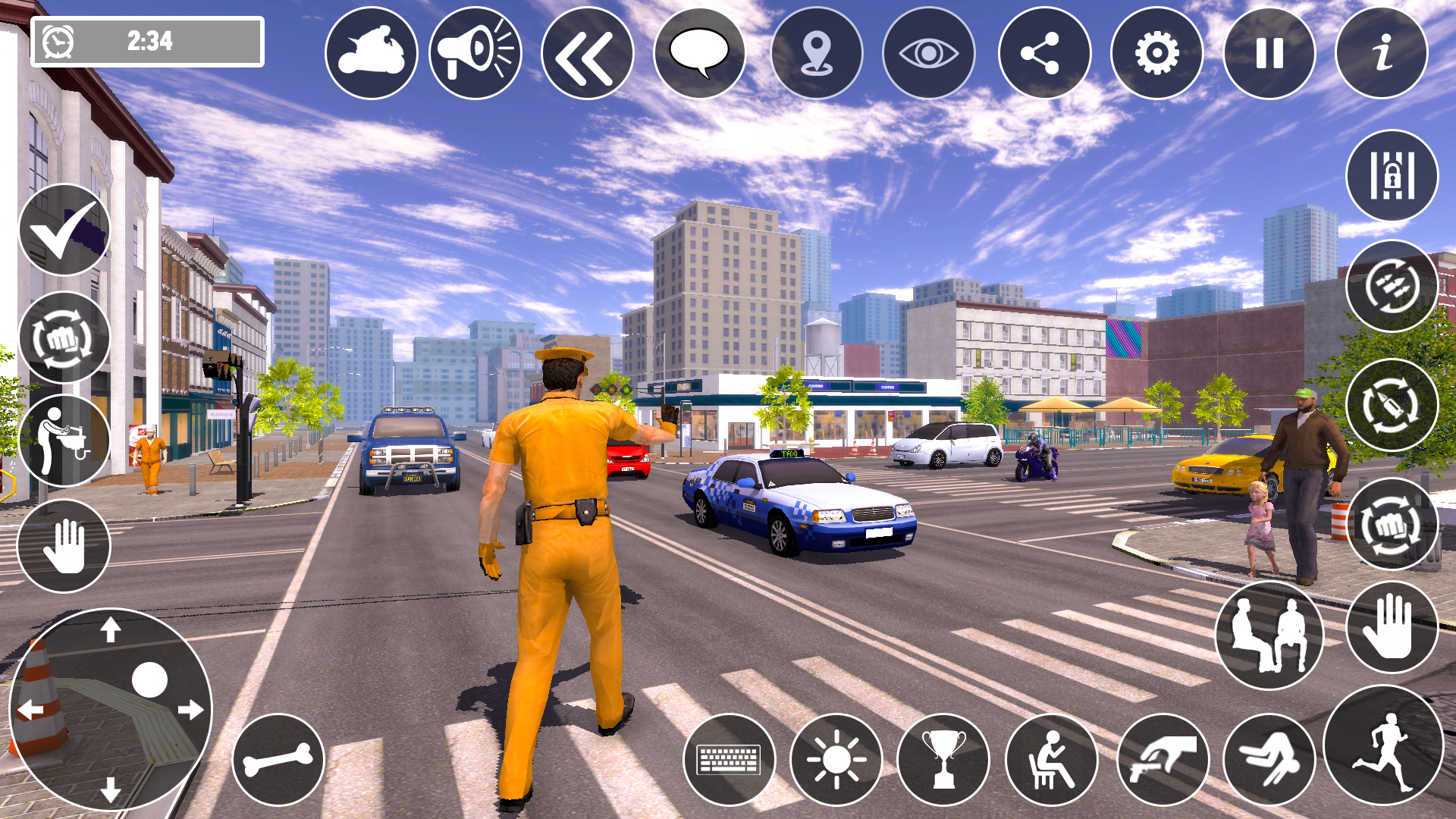
Task: Select the syringe reload icon
Action: (1392, 403)
